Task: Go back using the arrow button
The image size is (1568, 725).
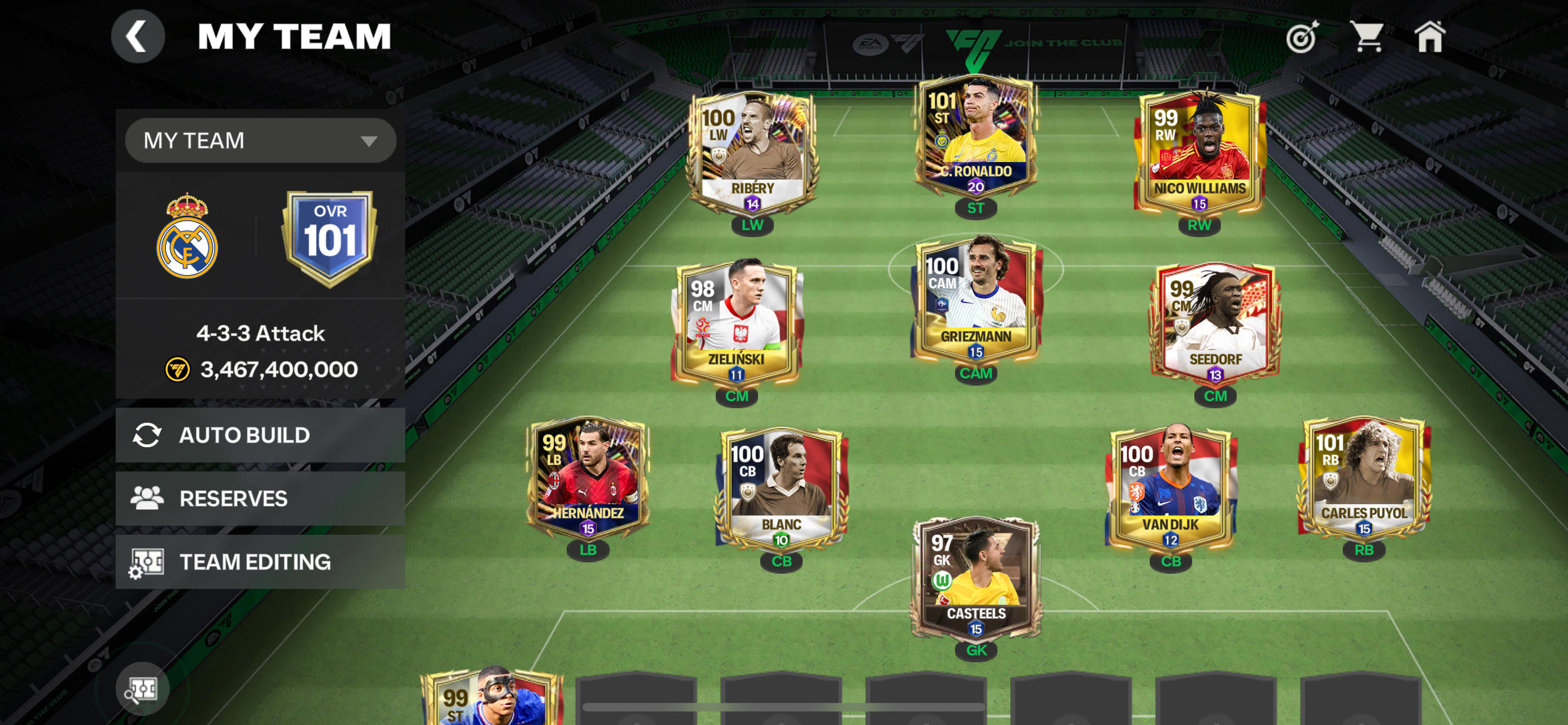Action: click(x=138, y=37)
